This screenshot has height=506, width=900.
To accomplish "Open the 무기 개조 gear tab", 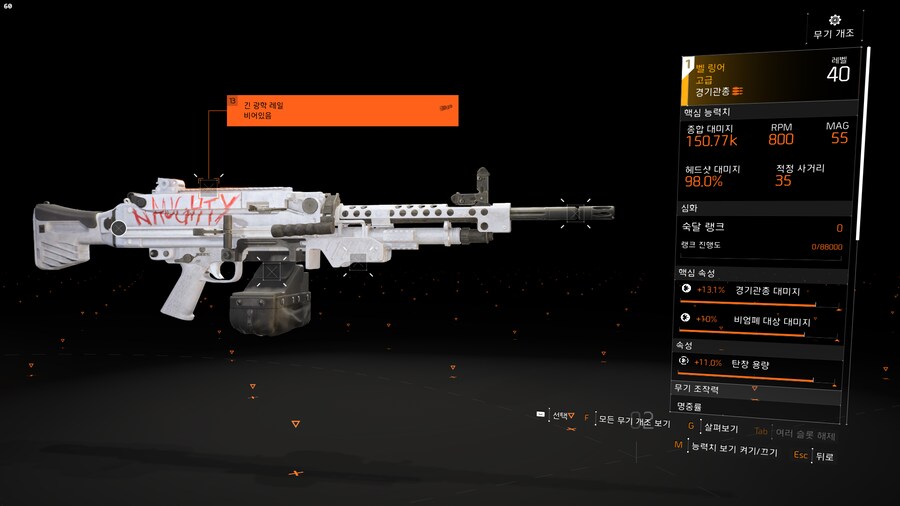I will coord(835,27).
